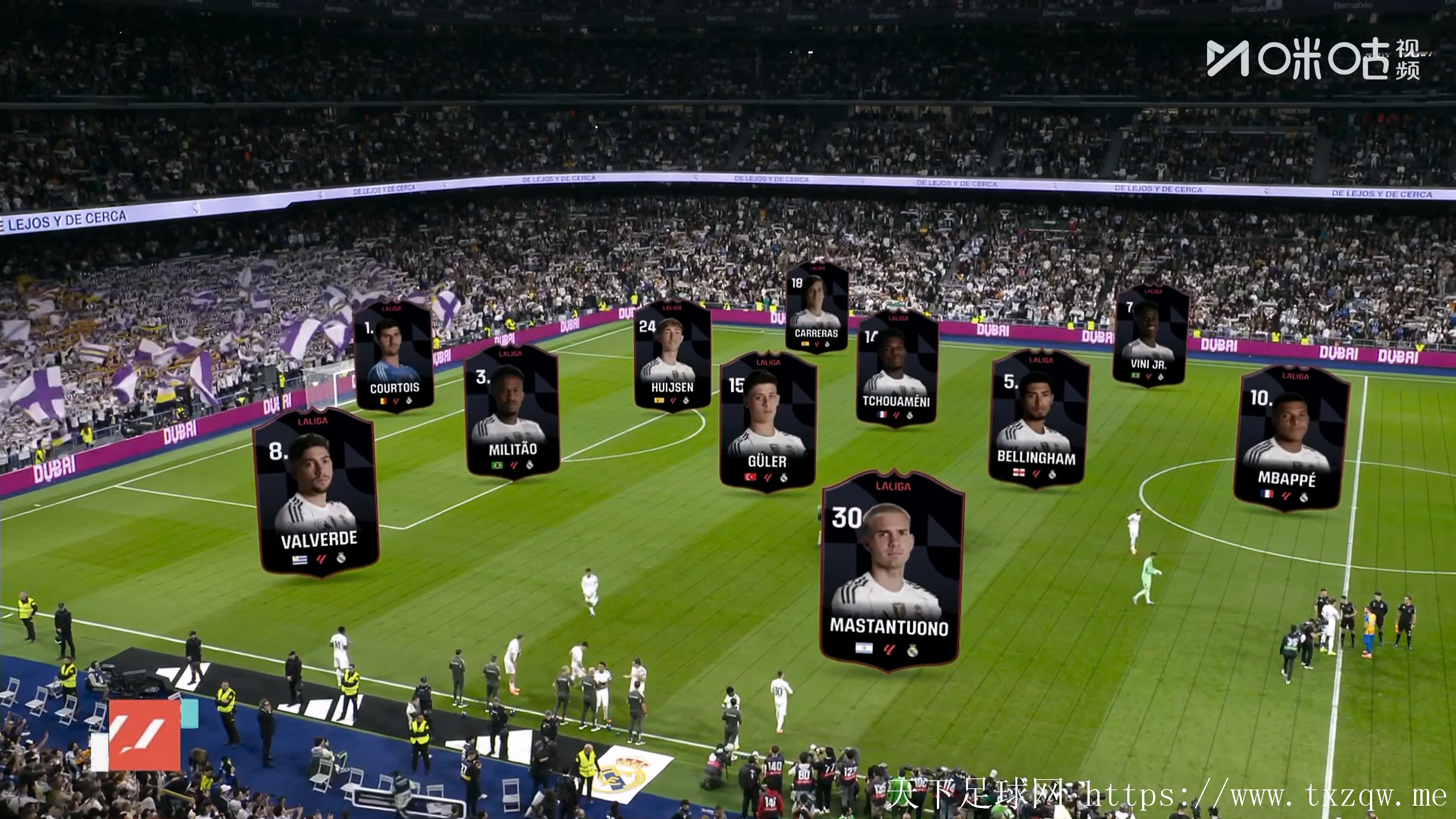Screen dimensions: 1456x819
Task: Select Huijsen's number 24 card
Action: (672, 355)
